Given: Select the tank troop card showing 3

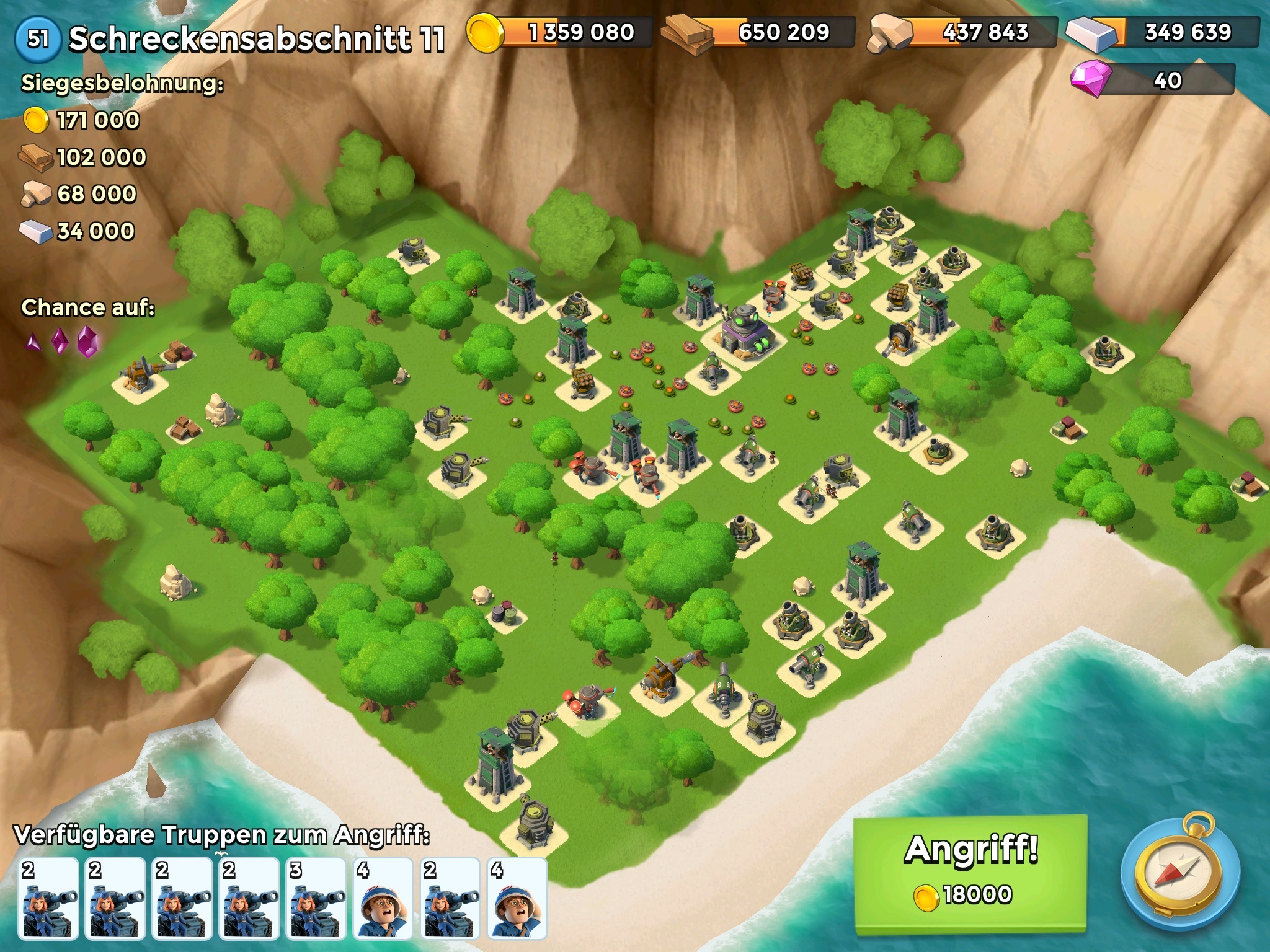Looking at the screenshot, I should click(316, 897).
